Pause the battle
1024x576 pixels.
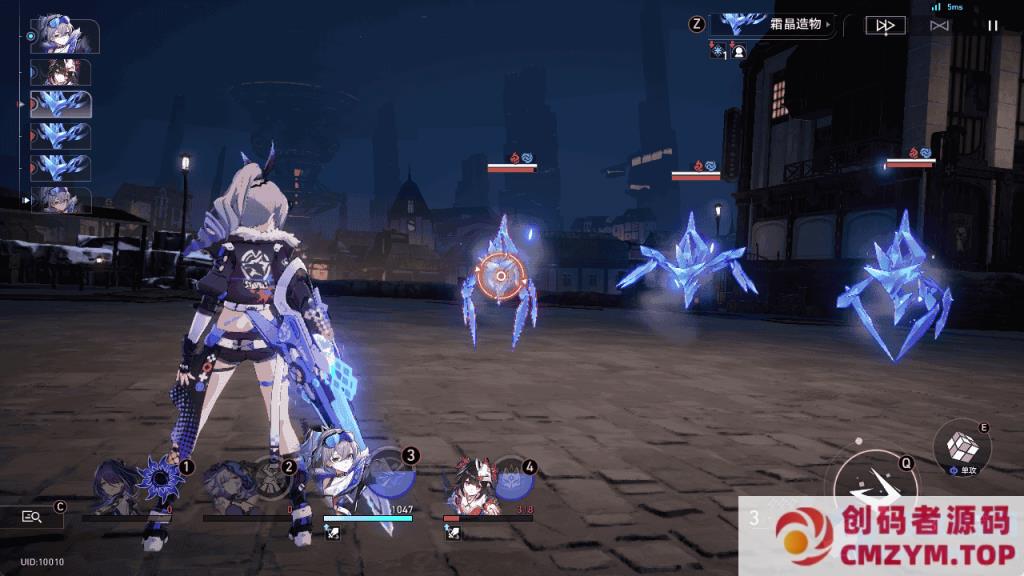(992, 25)
